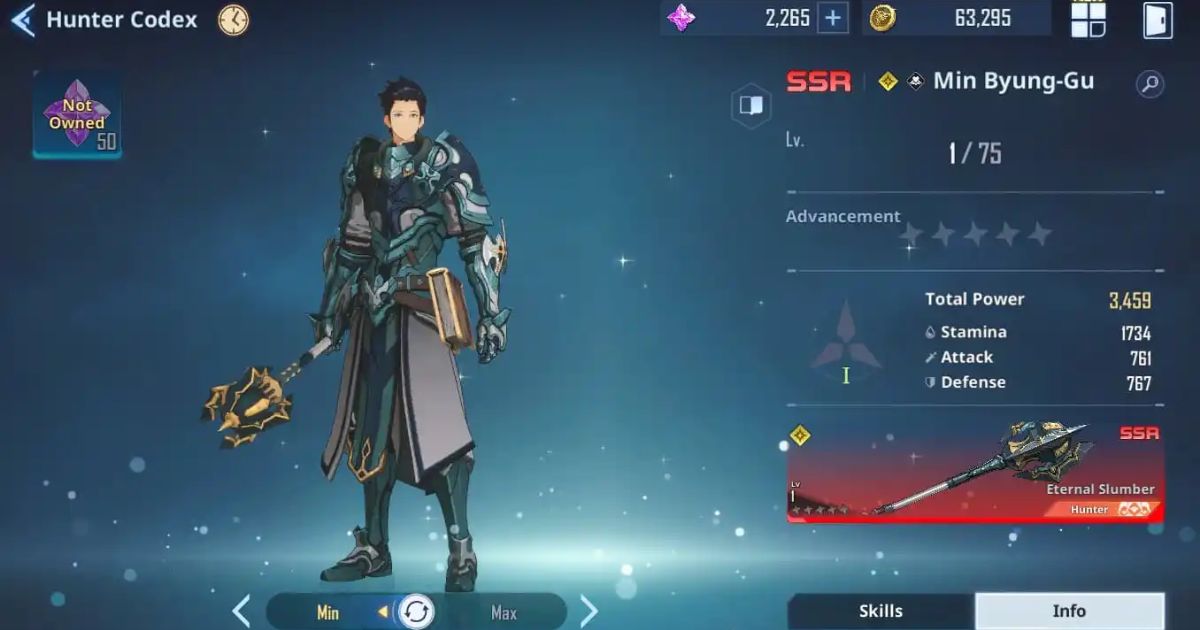
Task: Choose the Max stat preview
Action: (x=503, y=612)
